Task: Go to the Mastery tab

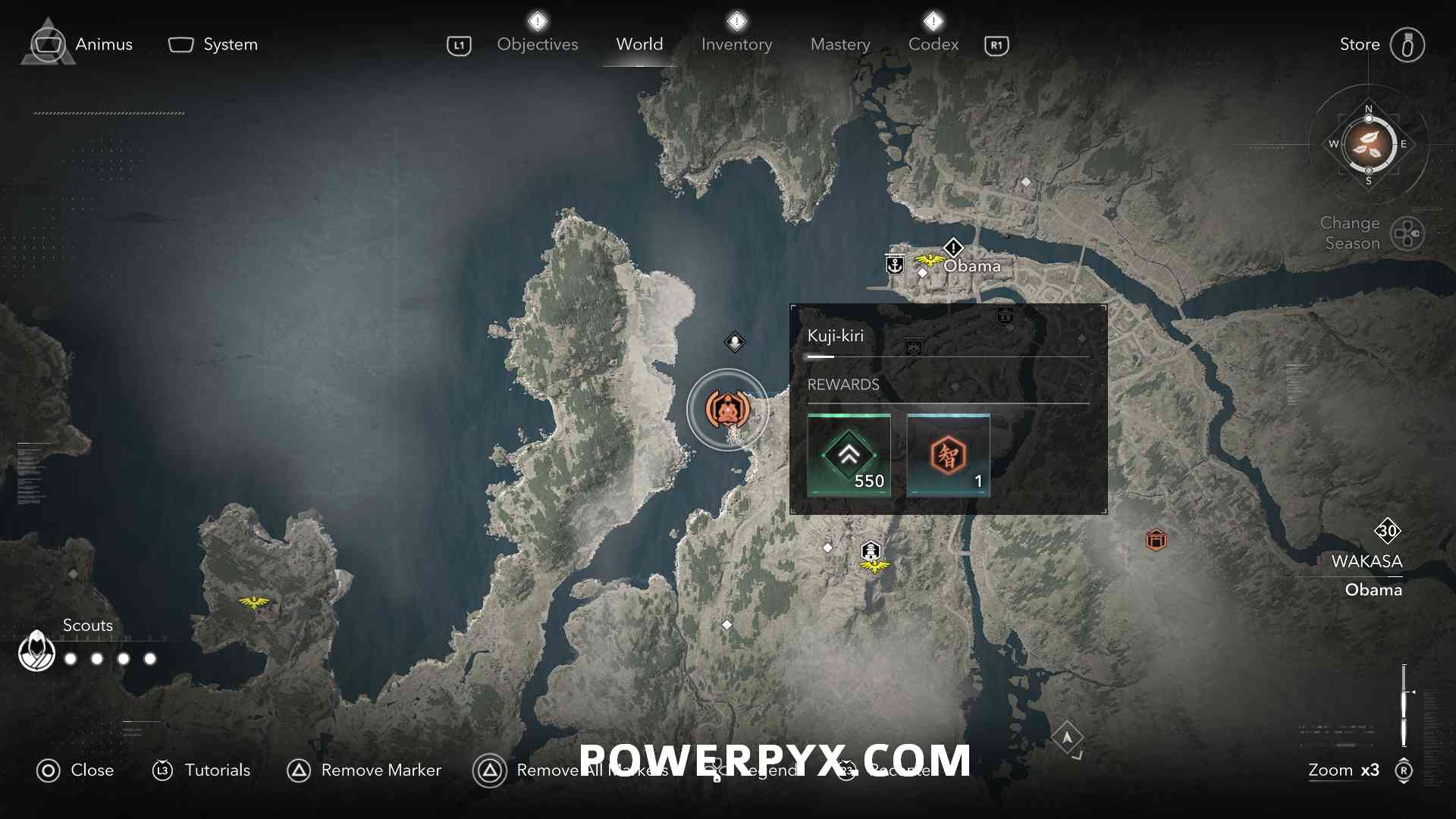Action: (x=840, y=45)
